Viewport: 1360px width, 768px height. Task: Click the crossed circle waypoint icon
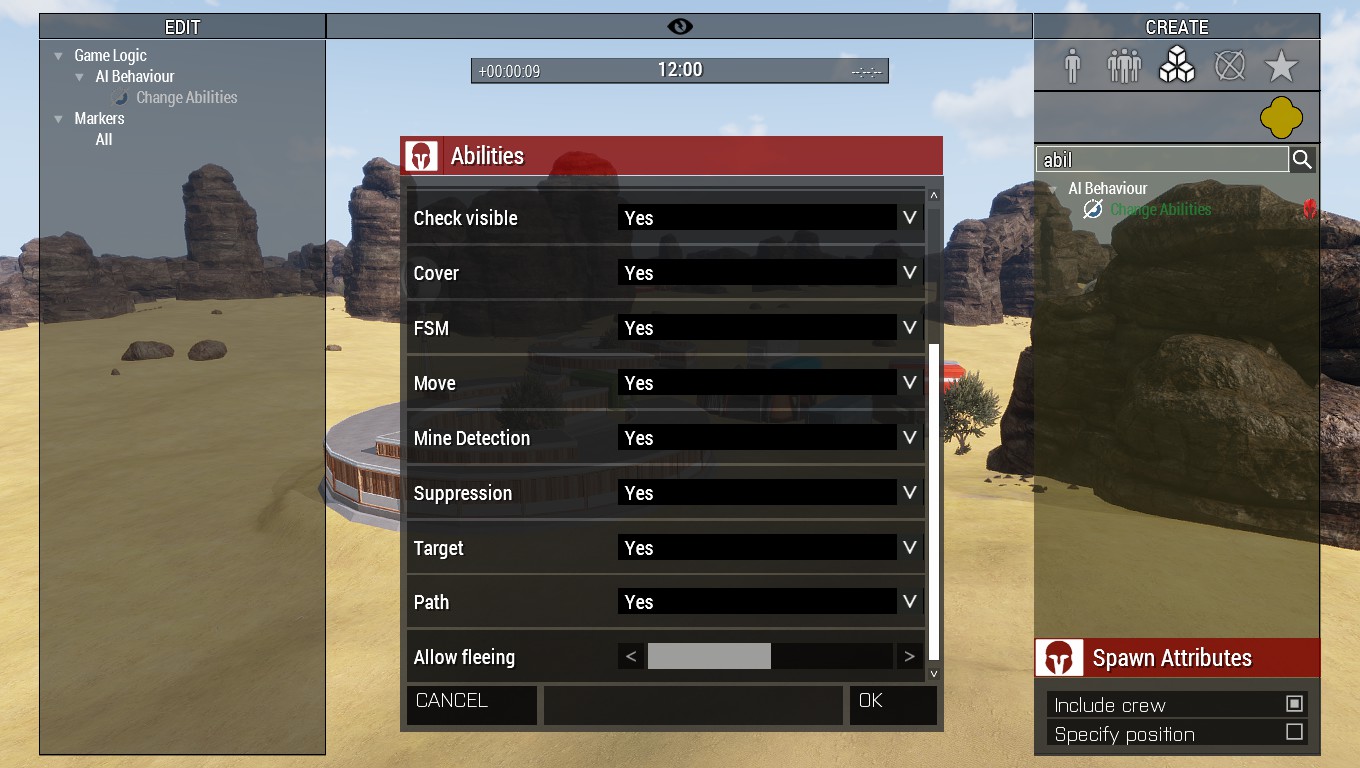tap(1229, 64)
